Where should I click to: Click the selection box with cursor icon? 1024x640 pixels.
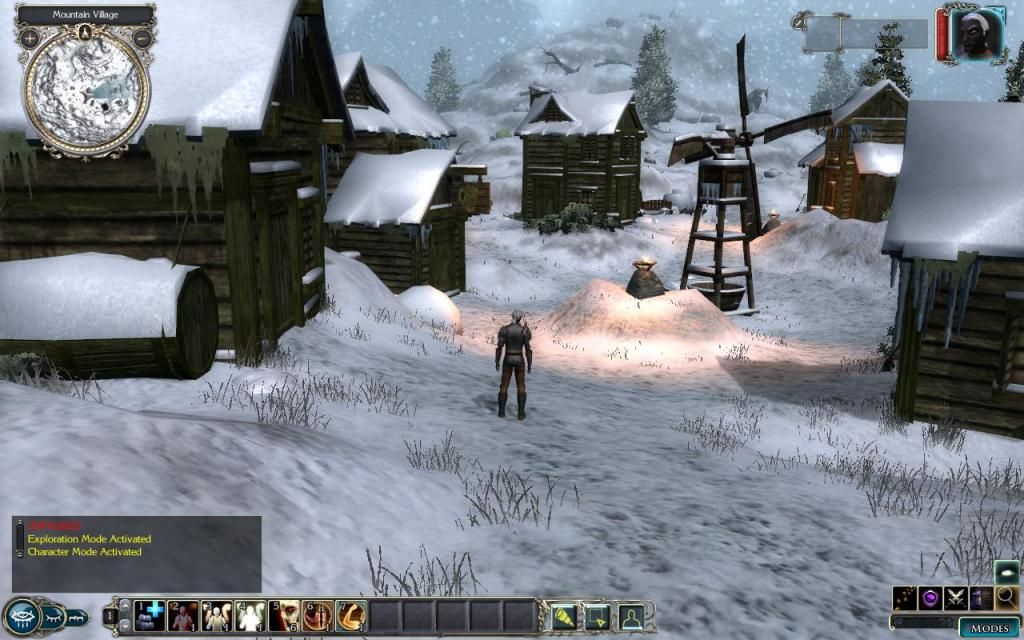coord(597,616)
